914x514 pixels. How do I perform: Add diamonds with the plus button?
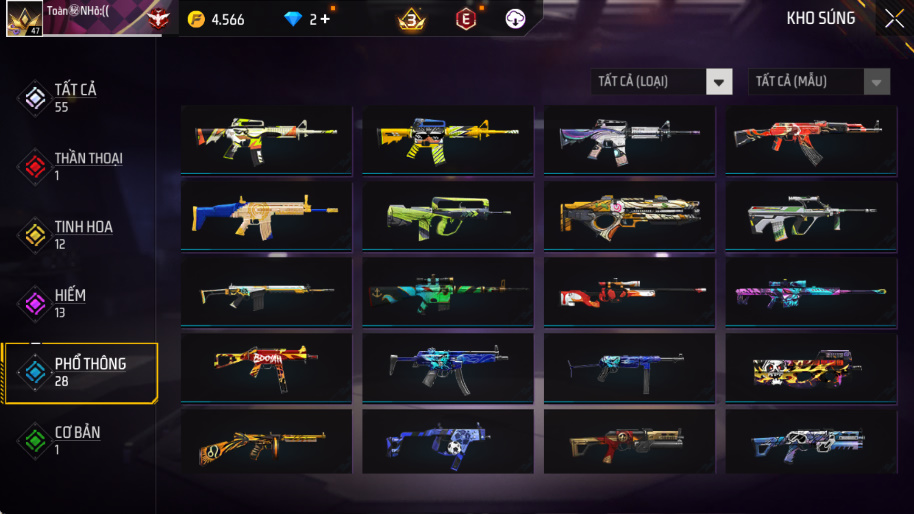tap(325, 19)
